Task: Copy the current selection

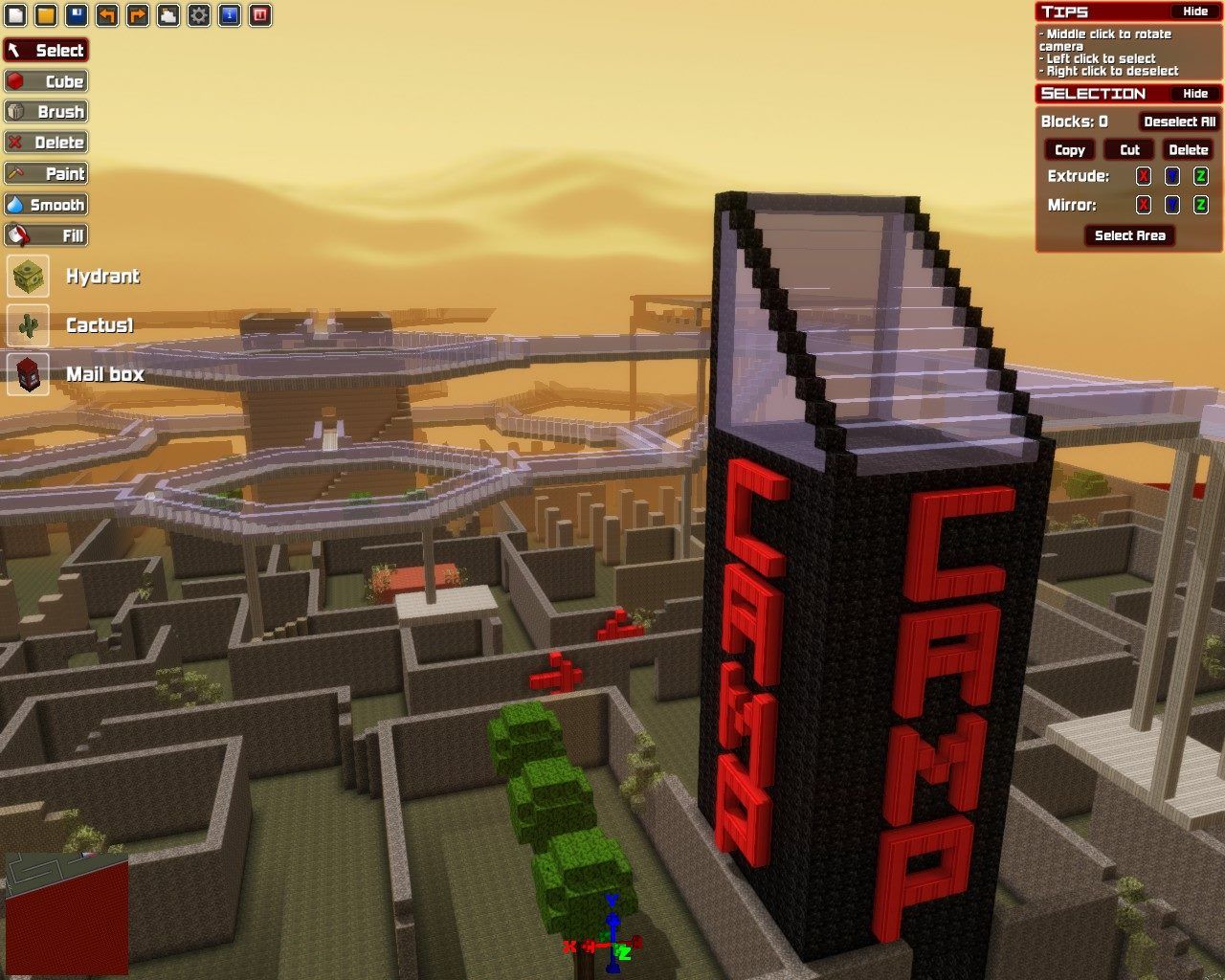Action: coord(1069,150)
